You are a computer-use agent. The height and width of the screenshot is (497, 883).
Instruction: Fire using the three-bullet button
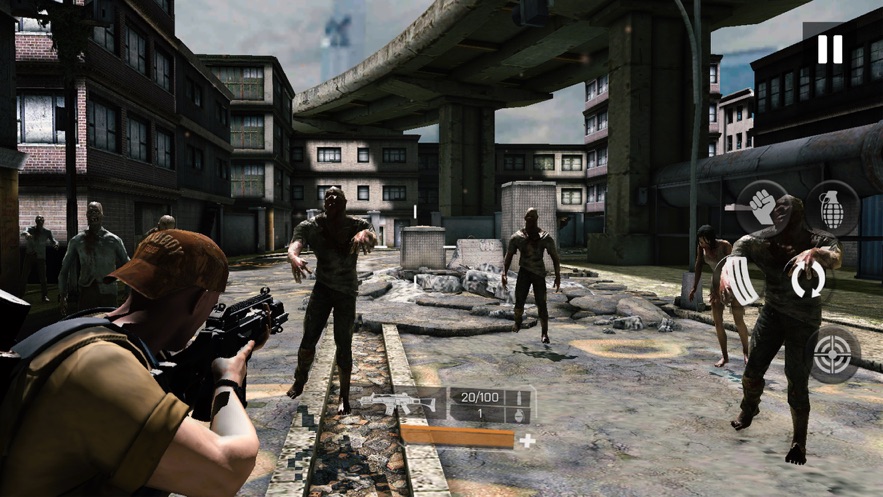tap(740, 281)
